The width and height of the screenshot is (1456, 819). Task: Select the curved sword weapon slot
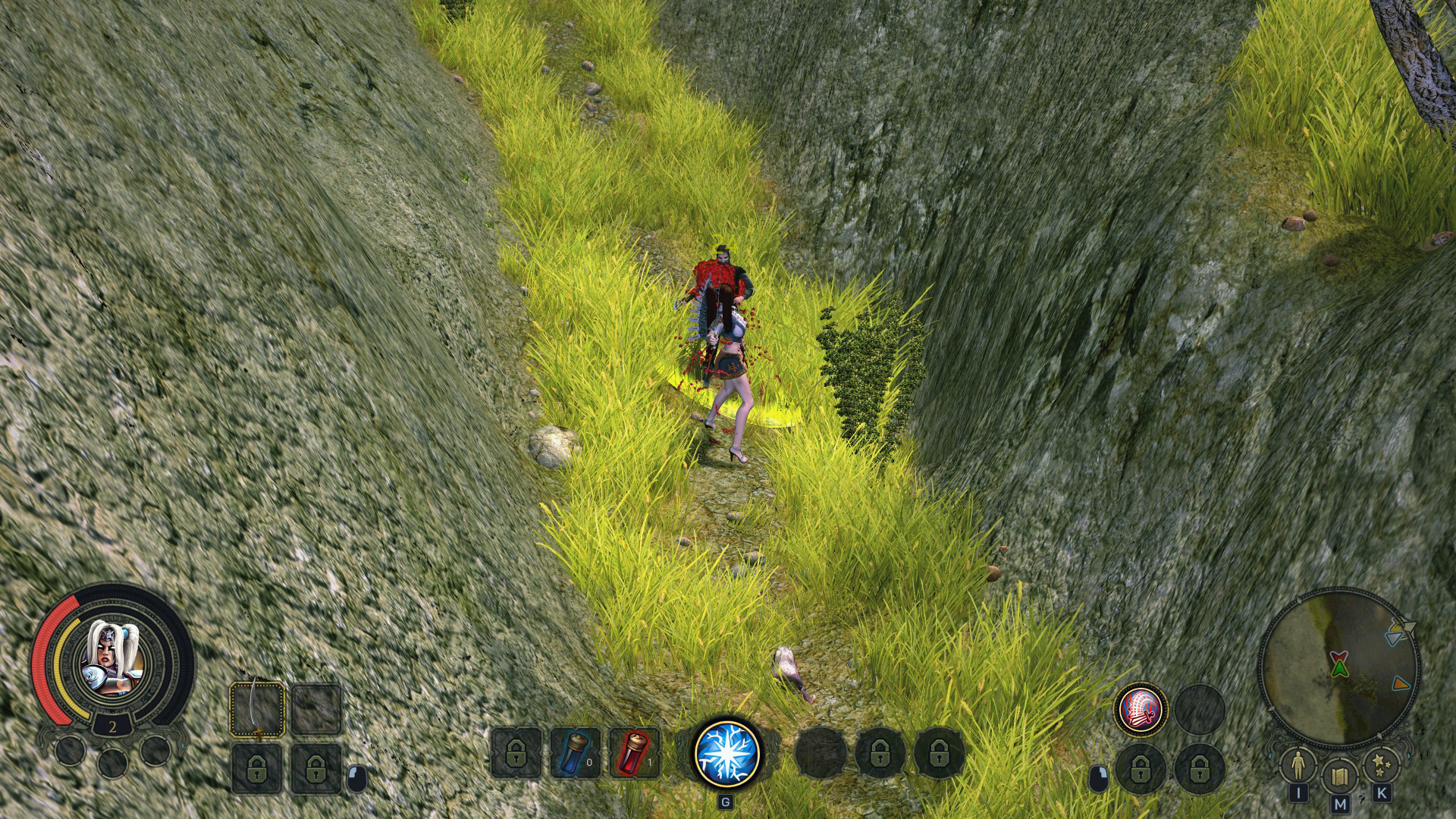click(258, 709)
